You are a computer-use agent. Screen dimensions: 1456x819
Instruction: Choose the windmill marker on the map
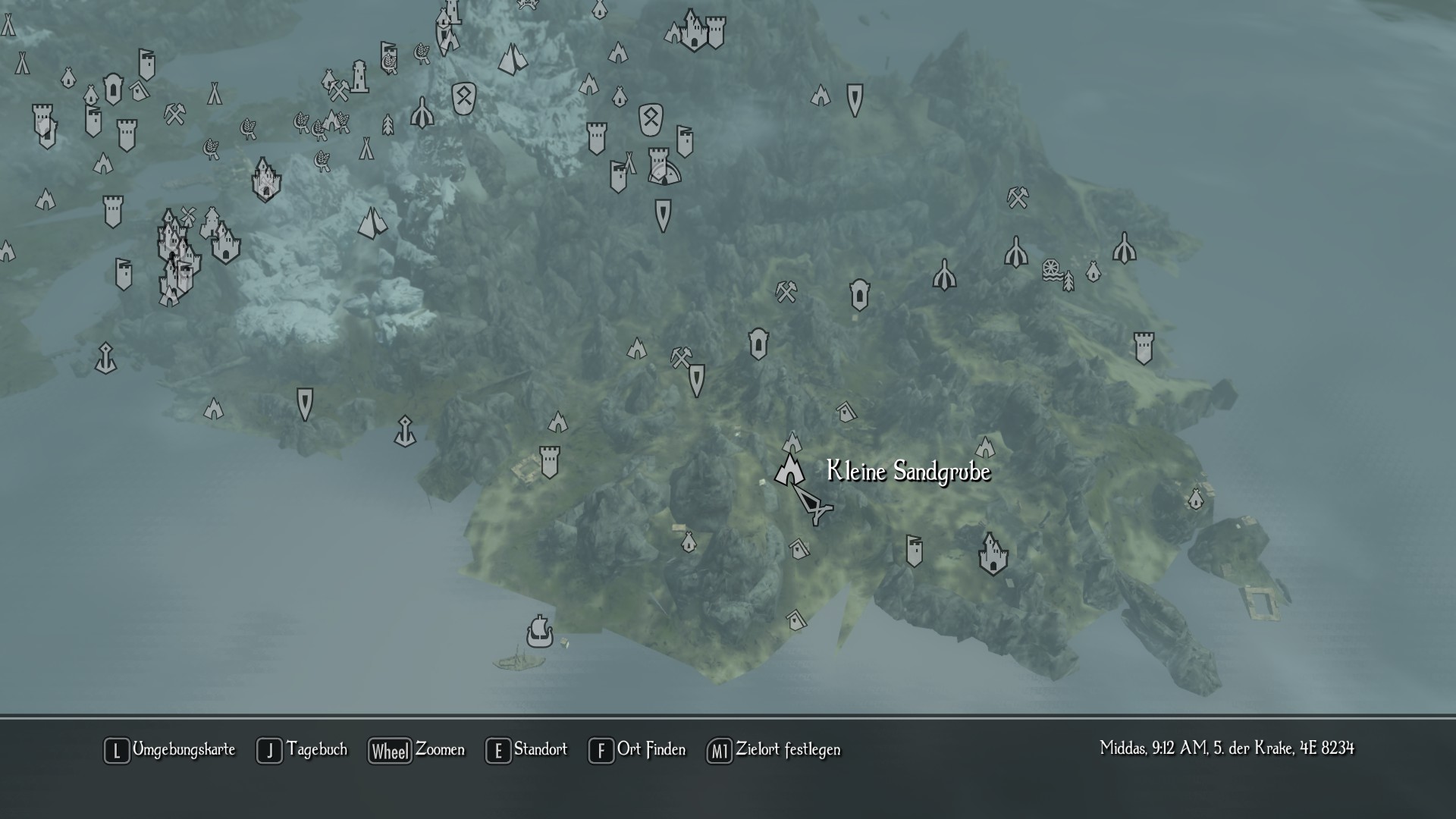click(x=188, y=215)
